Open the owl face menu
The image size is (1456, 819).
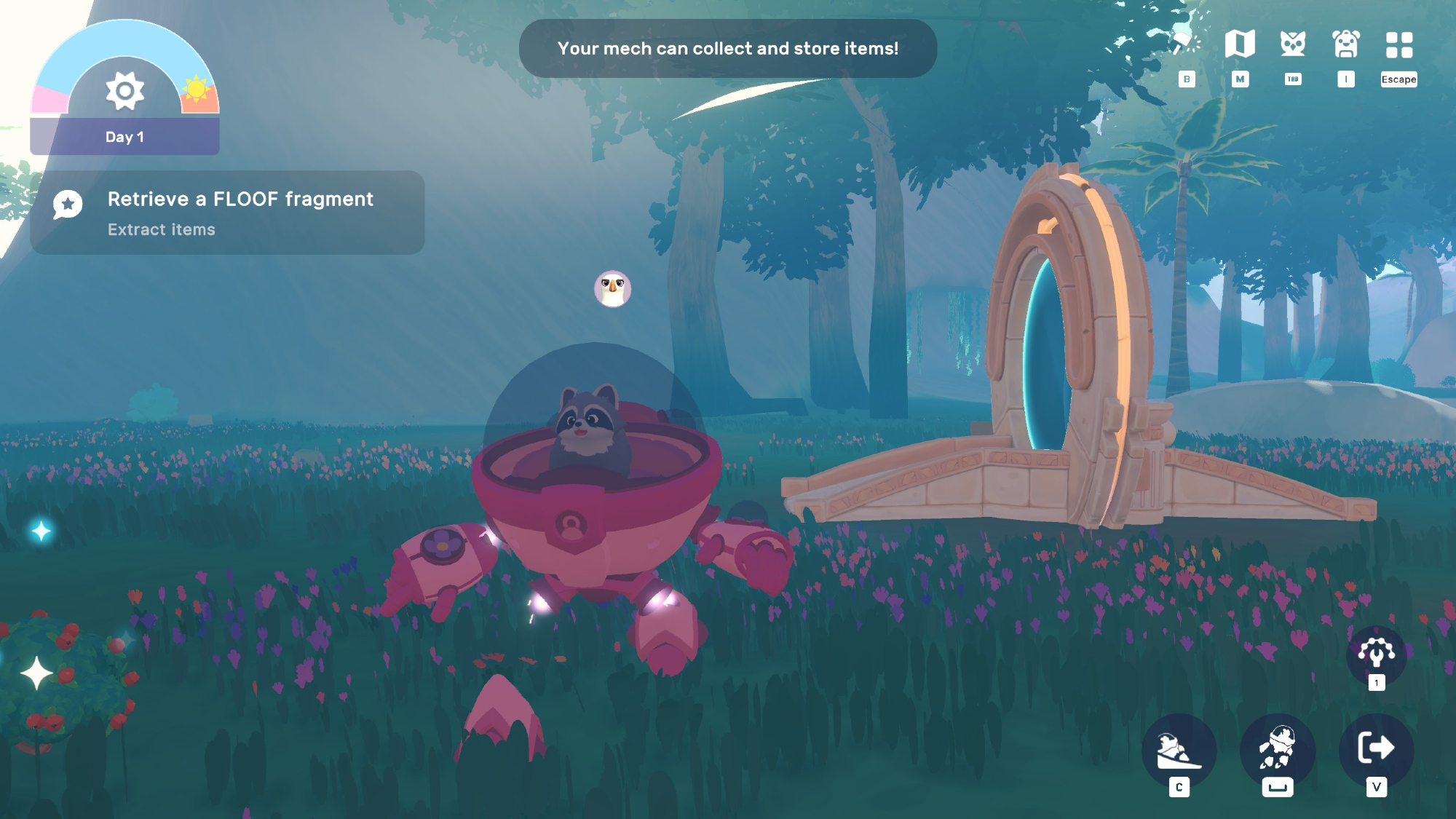click(x=1293, y=44)
